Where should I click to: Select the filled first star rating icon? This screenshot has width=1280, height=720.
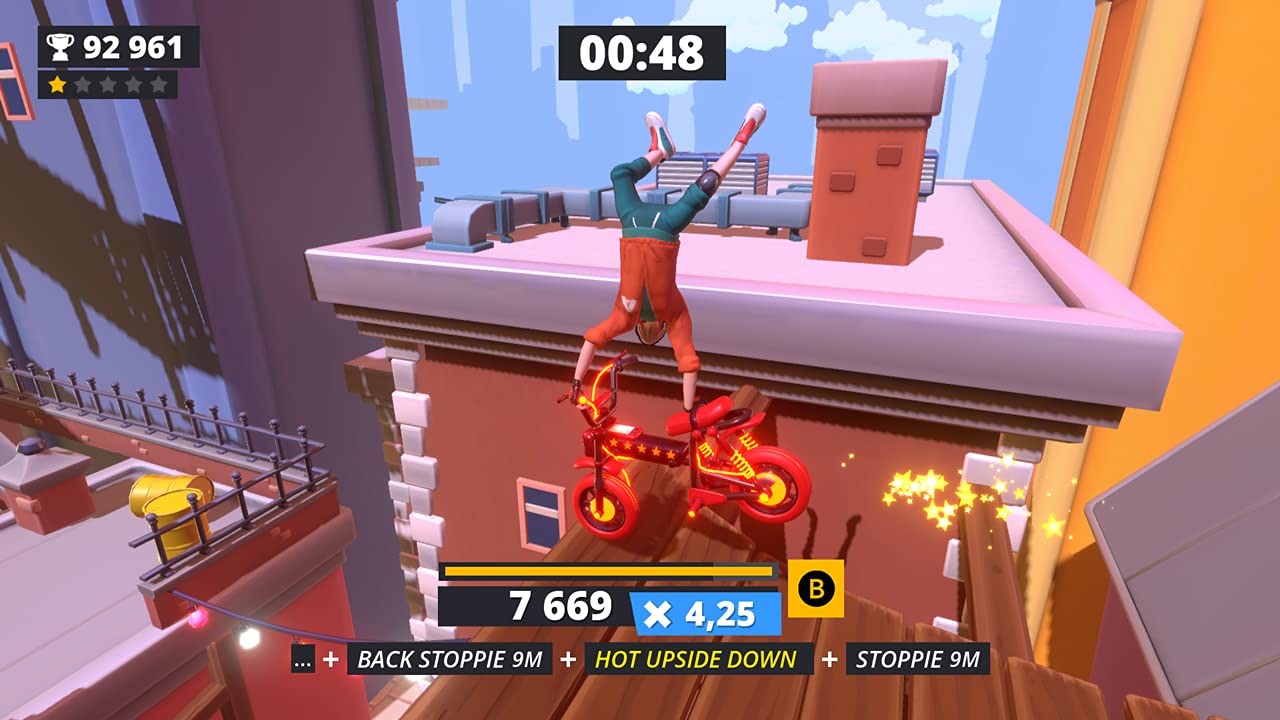[57, 85]
